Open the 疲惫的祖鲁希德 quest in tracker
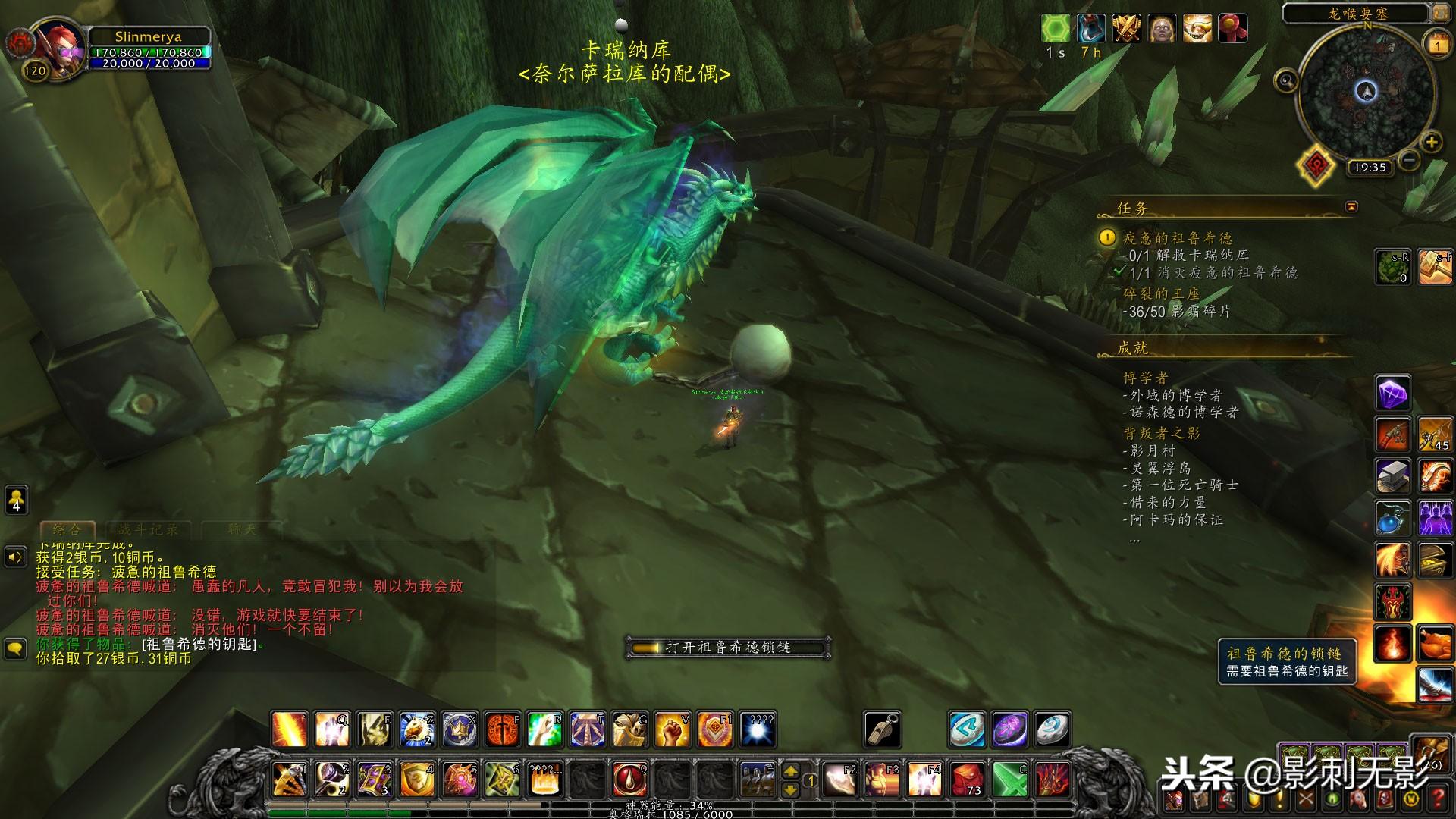The height and width of the screenshot is (819, 1456). [x=1177, y=238]
